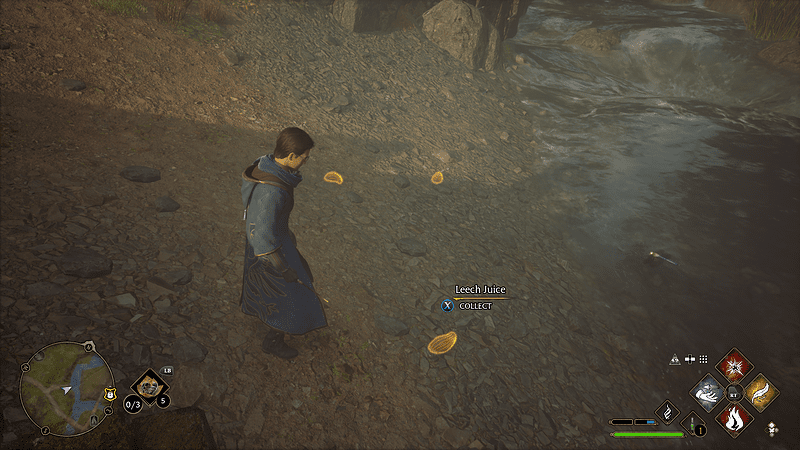
Task: Activate the red starburst spell slot
Action: [735, 366]
